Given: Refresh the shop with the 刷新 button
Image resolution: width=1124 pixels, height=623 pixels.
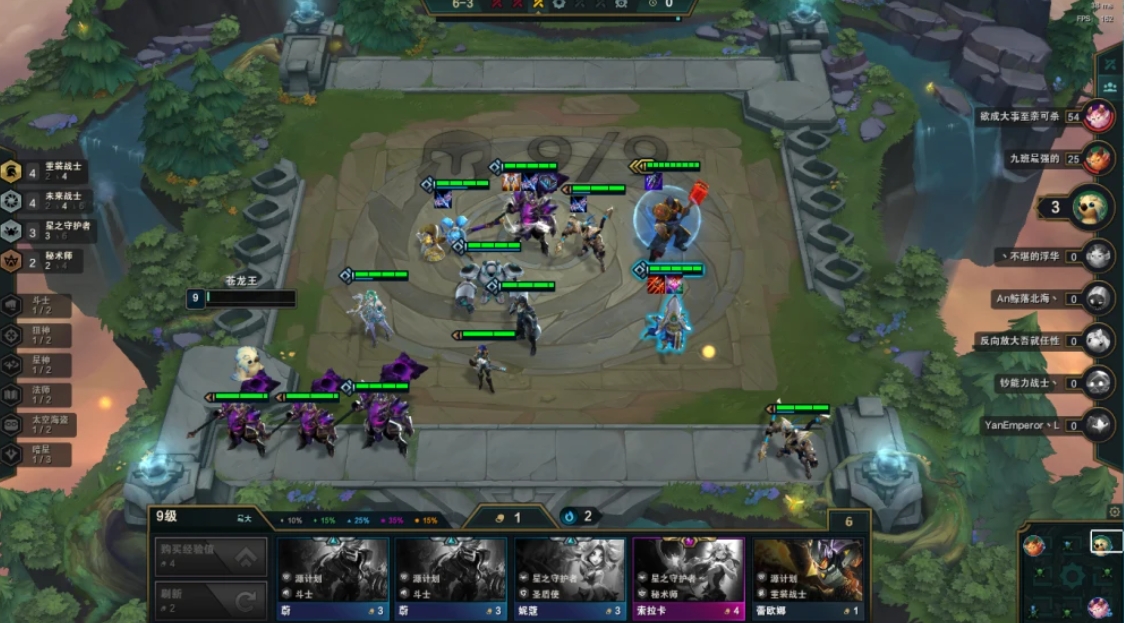Looking at the screenshot, I should coord(210,600).
